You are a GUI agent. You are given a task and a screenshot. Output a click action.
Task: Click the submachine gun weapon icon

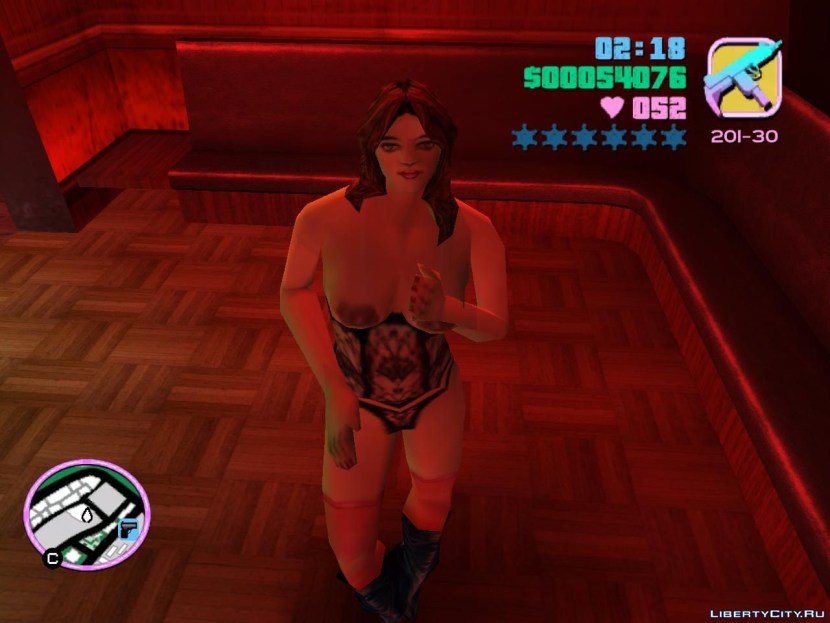tap(743, 78)
